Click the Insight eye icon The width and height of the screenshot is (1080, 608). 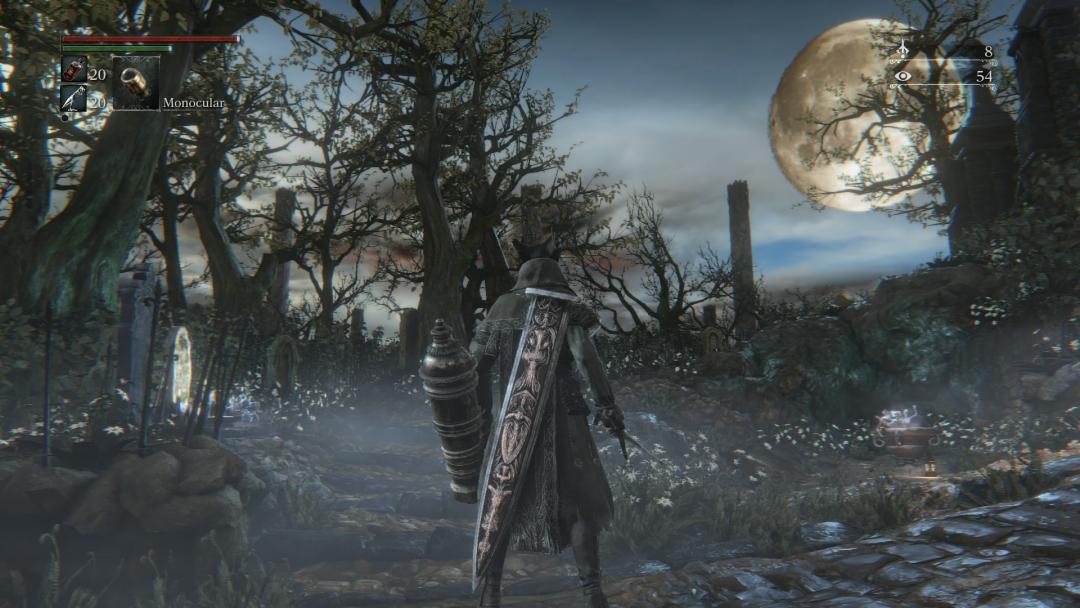point(903,76)
